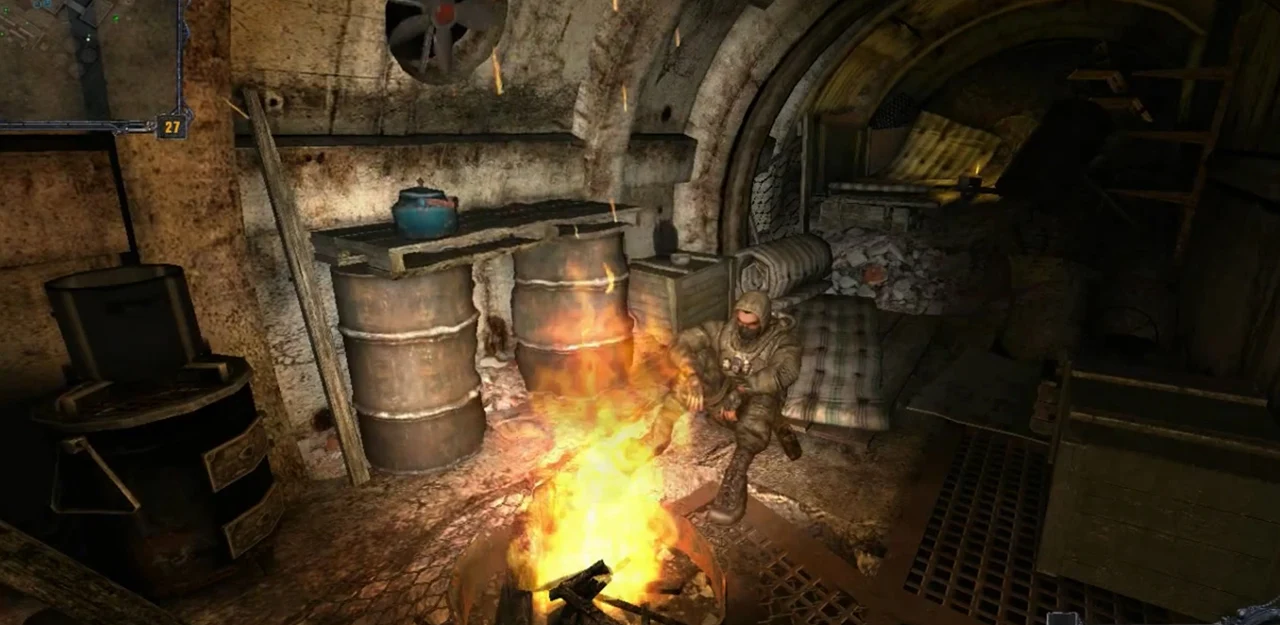Click the minimap in the corner
The image size is (1280, 625).
(x=90, y=60)
